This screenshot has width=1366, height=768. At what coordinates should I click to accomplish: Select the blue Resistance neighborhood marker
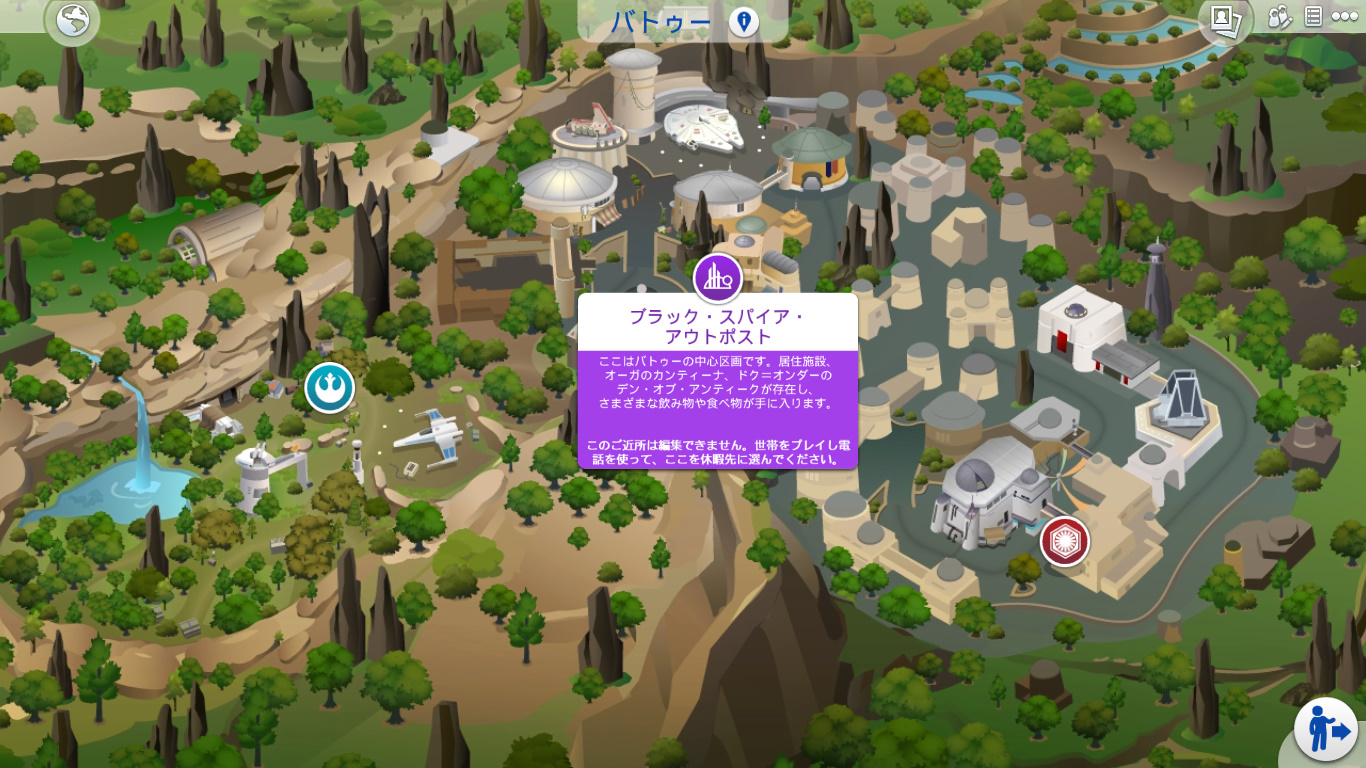point(329,388)
